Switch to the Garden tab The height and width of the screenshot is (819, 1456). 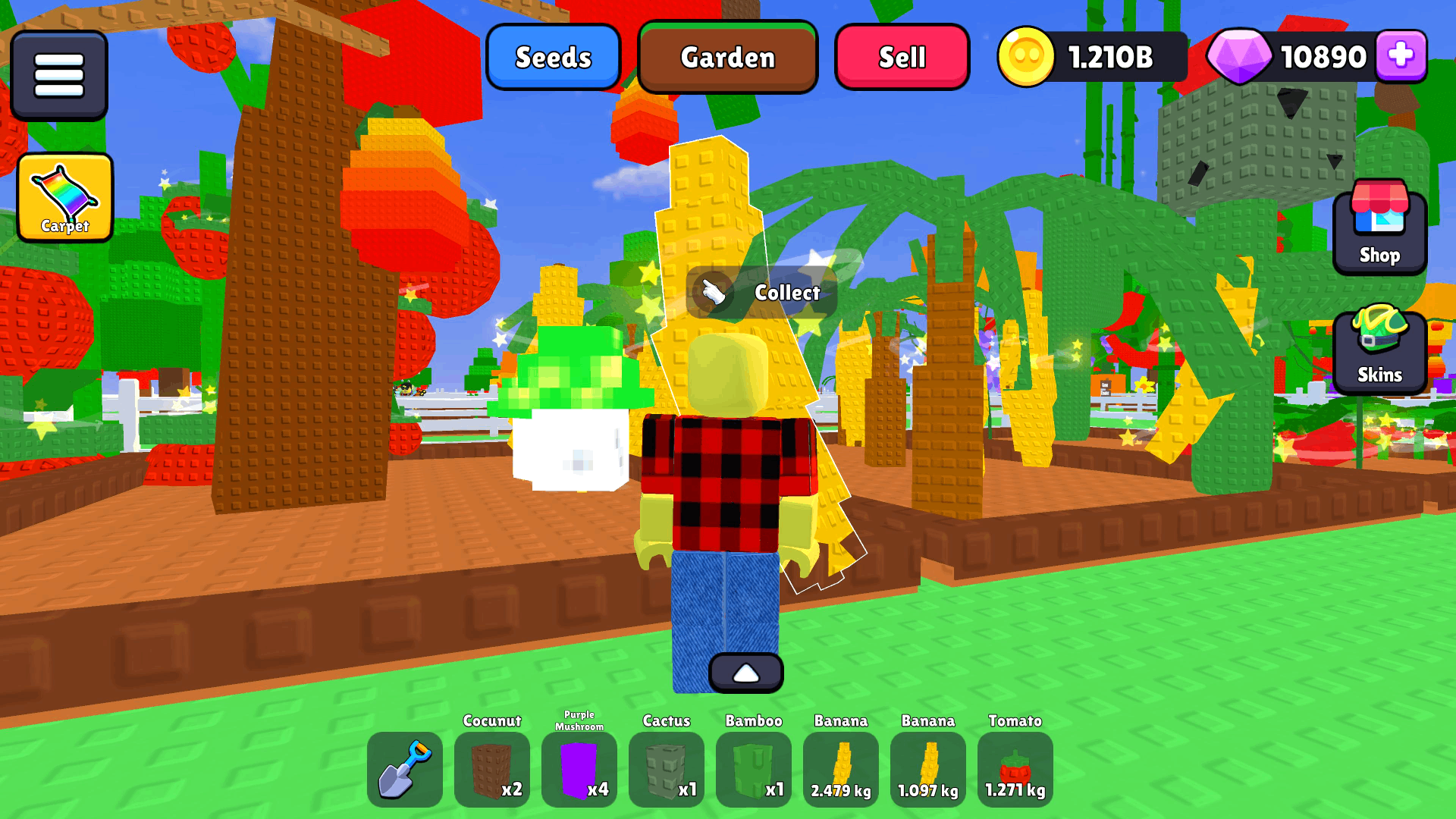pyautogui.click(x=727, y=57)
